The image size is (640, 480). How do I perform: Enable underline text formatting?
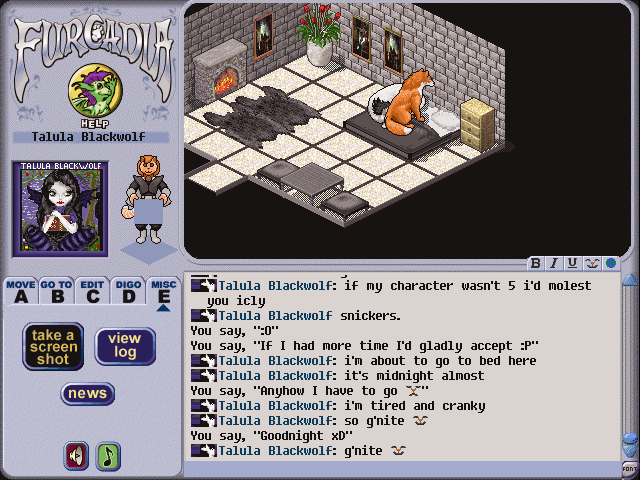[x=572, y=264]
